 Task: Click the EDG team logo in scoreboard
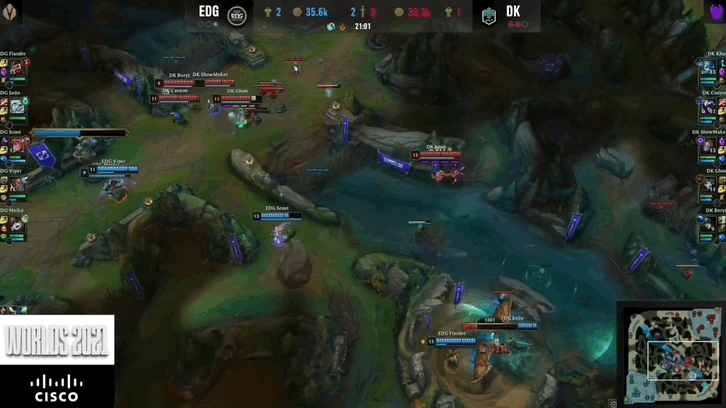tap(237, 15)
